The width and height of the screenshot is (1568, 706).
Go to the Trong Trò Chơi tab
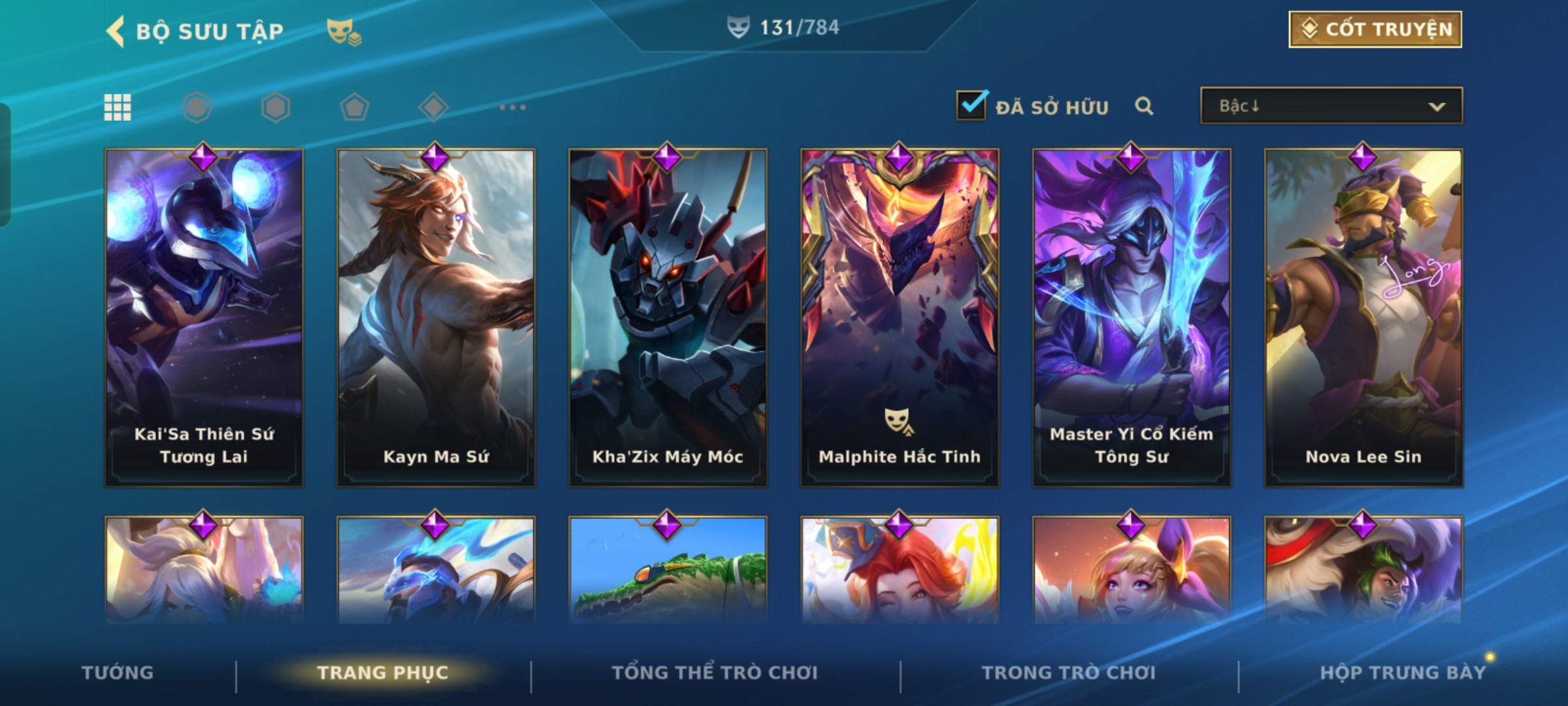1069,673
